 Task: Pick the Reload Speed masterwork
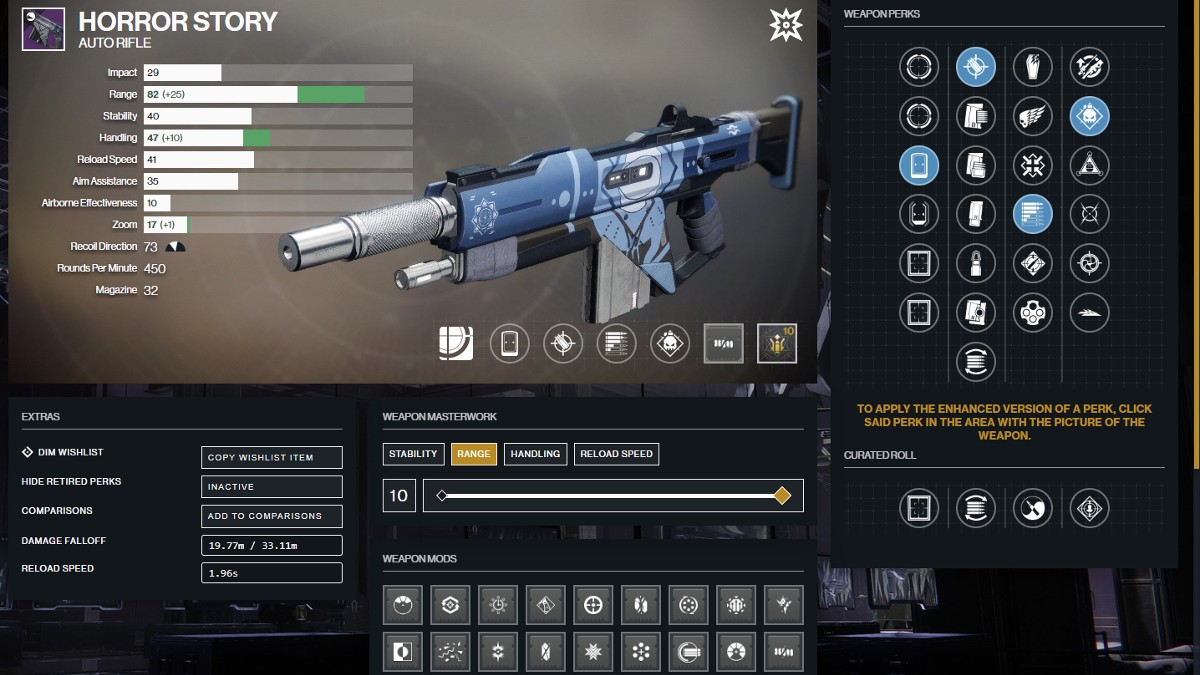tap(616, 454)
